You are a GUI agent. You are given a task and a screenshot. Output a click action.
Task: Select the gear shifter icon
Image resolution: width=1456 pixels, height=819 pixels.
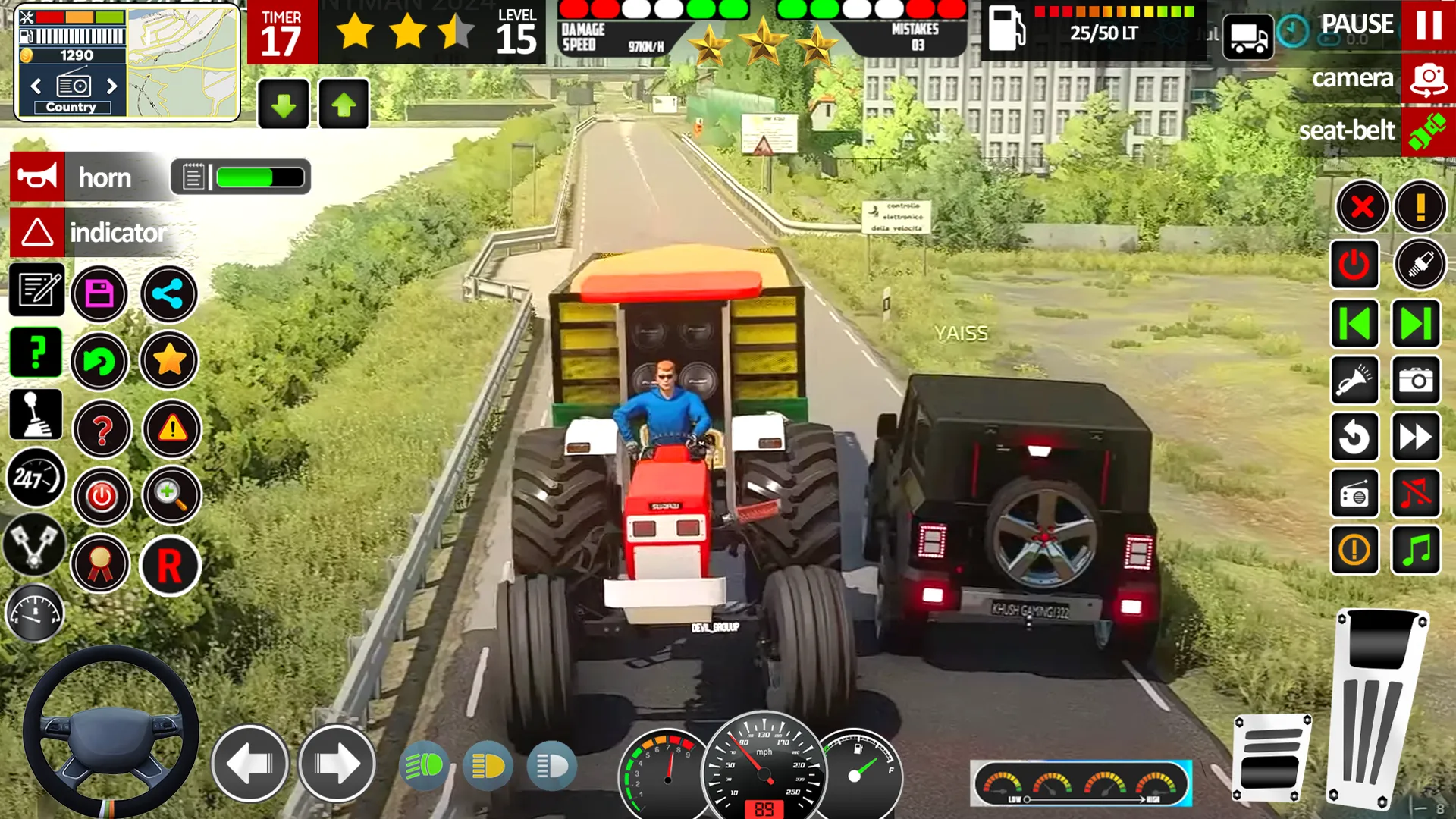coord(34,413)
